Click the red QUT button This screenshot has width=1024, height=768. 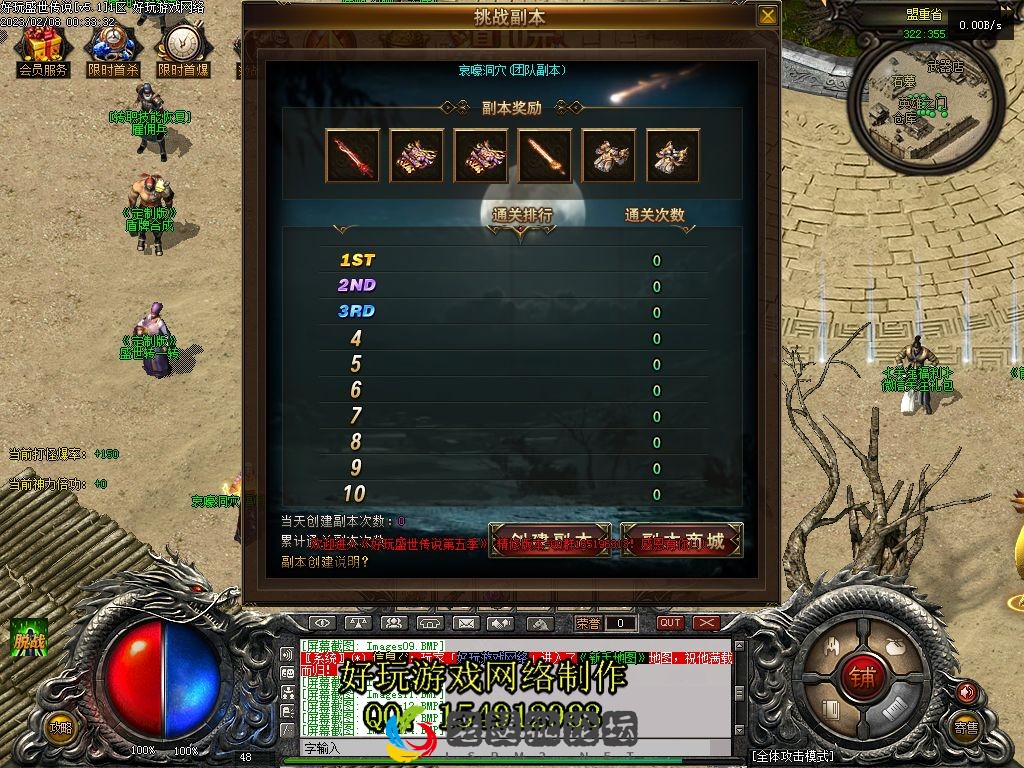670,623
